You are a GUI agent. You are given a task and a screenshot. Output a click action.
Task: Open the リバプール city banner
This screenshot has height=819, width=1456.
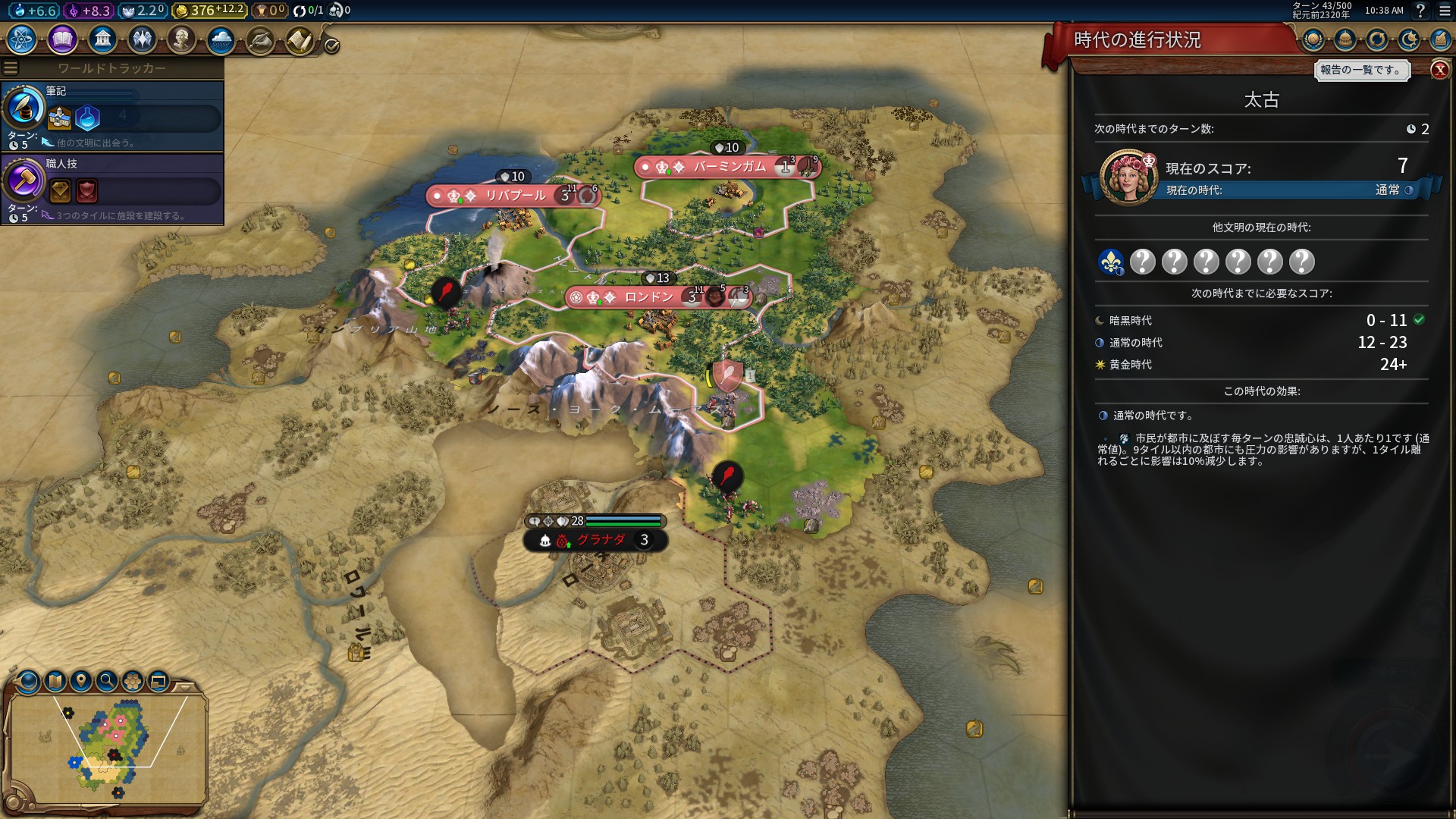(x=514, y=196)
